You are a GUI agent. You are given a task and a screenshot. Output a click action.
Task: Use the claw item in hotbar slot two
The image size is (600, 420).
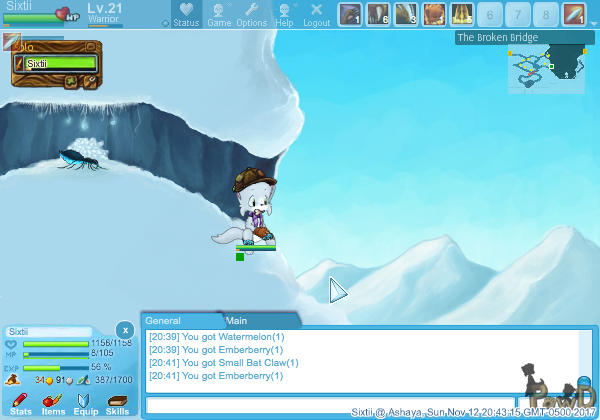[378, 14]
